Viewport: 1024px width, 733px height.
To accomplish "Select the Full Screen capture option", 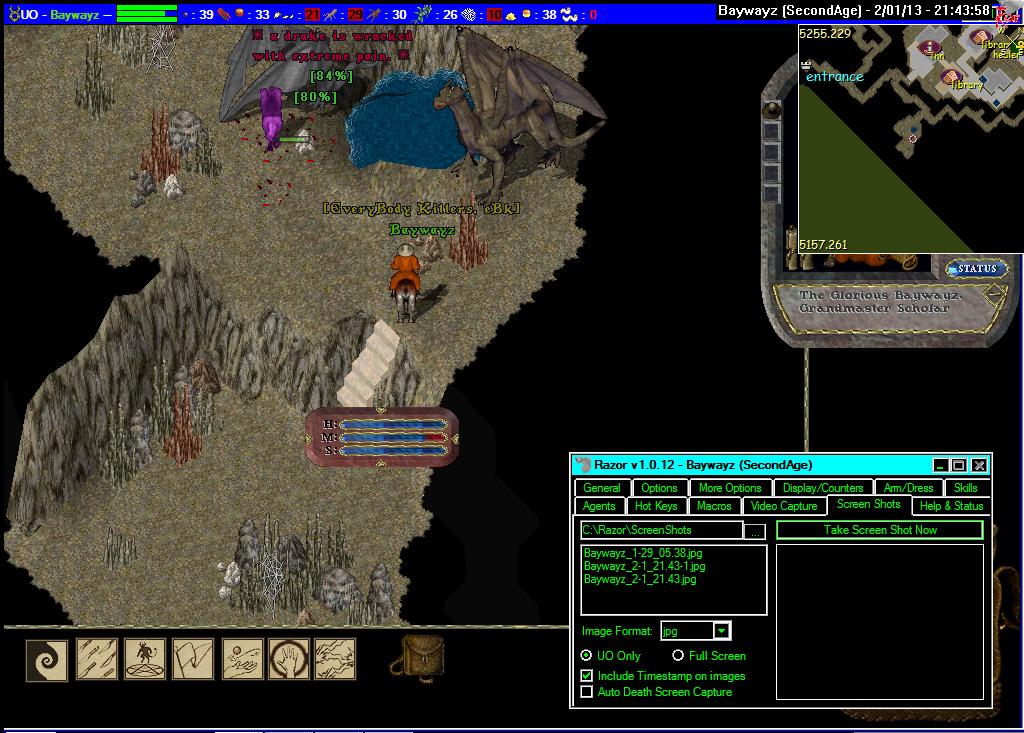I will click(678, 656).
